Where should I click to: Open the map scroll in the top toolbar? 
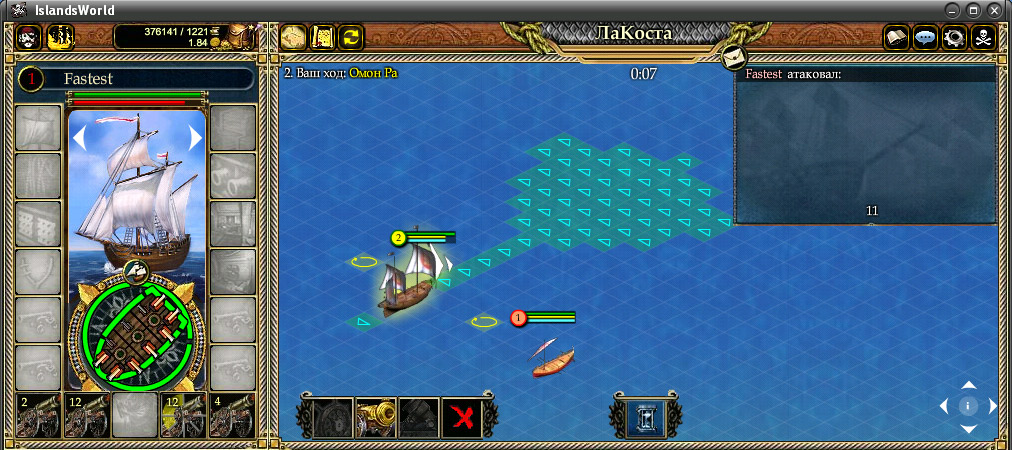pyautogui.click(x=293, y=37)
